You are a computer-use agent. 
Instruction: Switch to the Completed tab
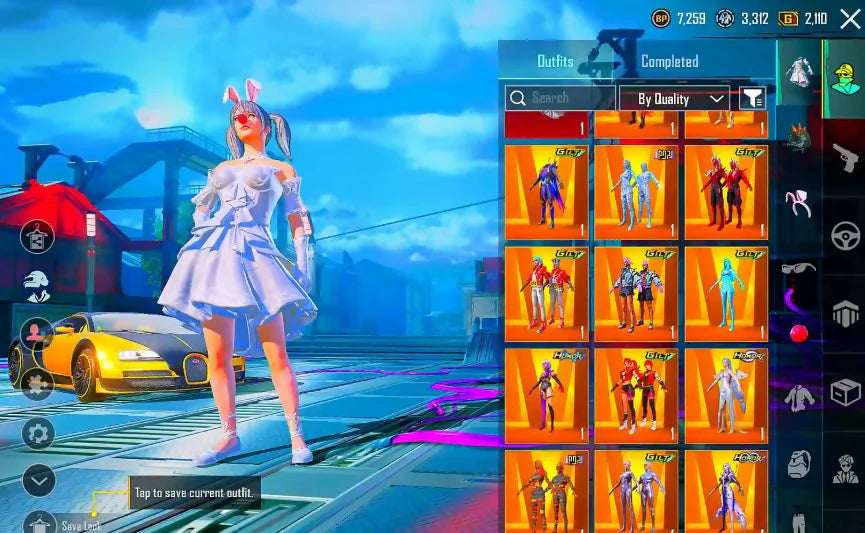click(669, 61)
